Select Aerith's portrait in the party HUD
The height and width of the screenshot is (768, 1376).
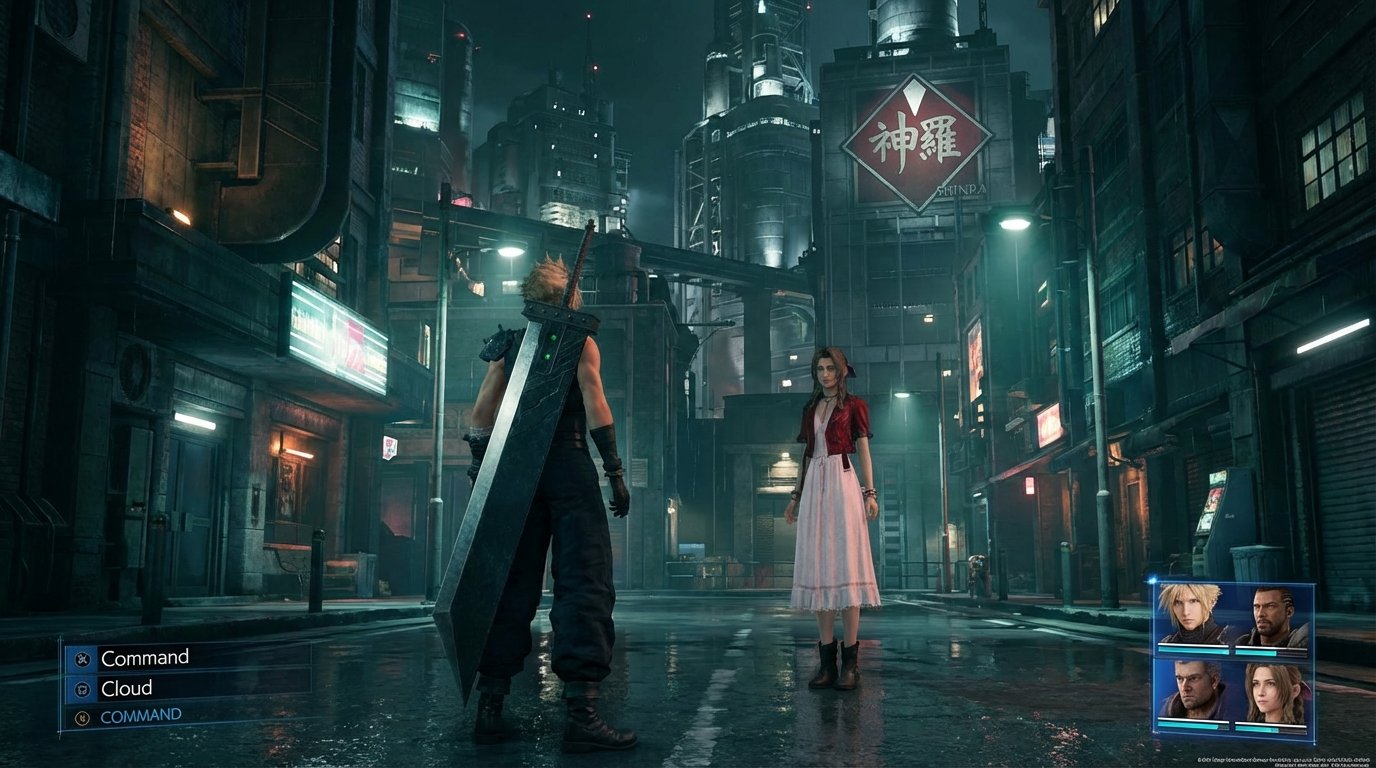(1272, 690)
